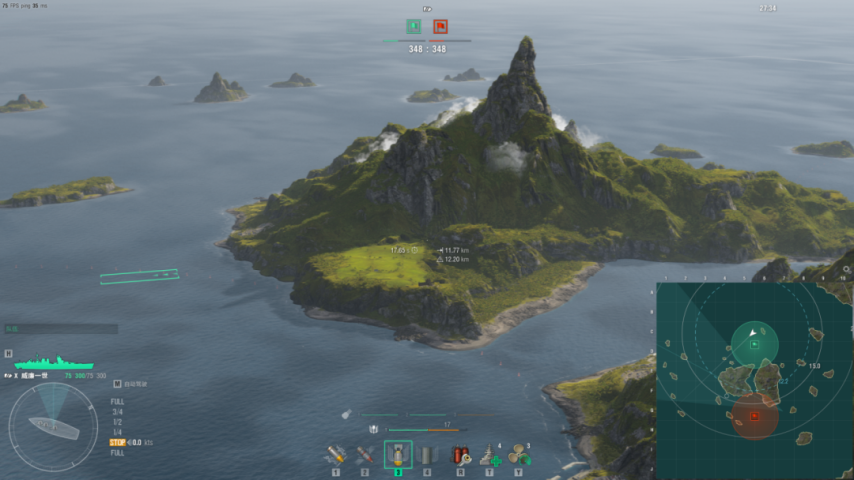Select the red enemy flag indicator
Image resolution: width=854 pixels, height=480 pixels.
pyautogui.click(x=441, y=27)
